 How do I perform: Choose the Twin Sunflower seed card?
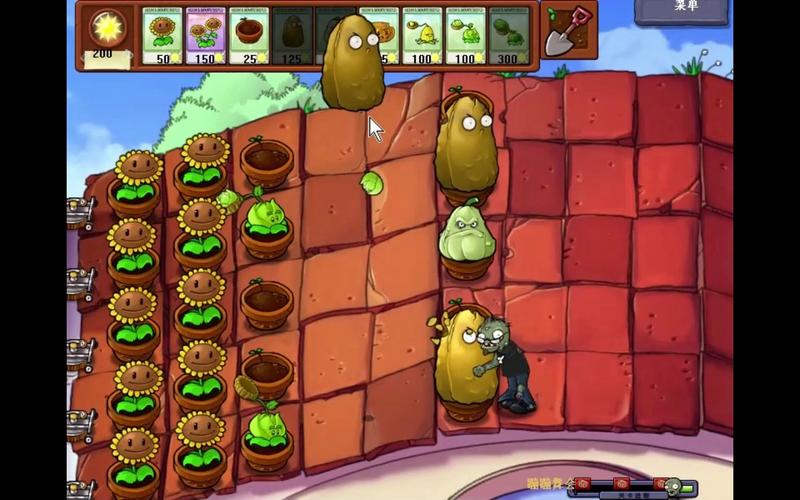206,37
